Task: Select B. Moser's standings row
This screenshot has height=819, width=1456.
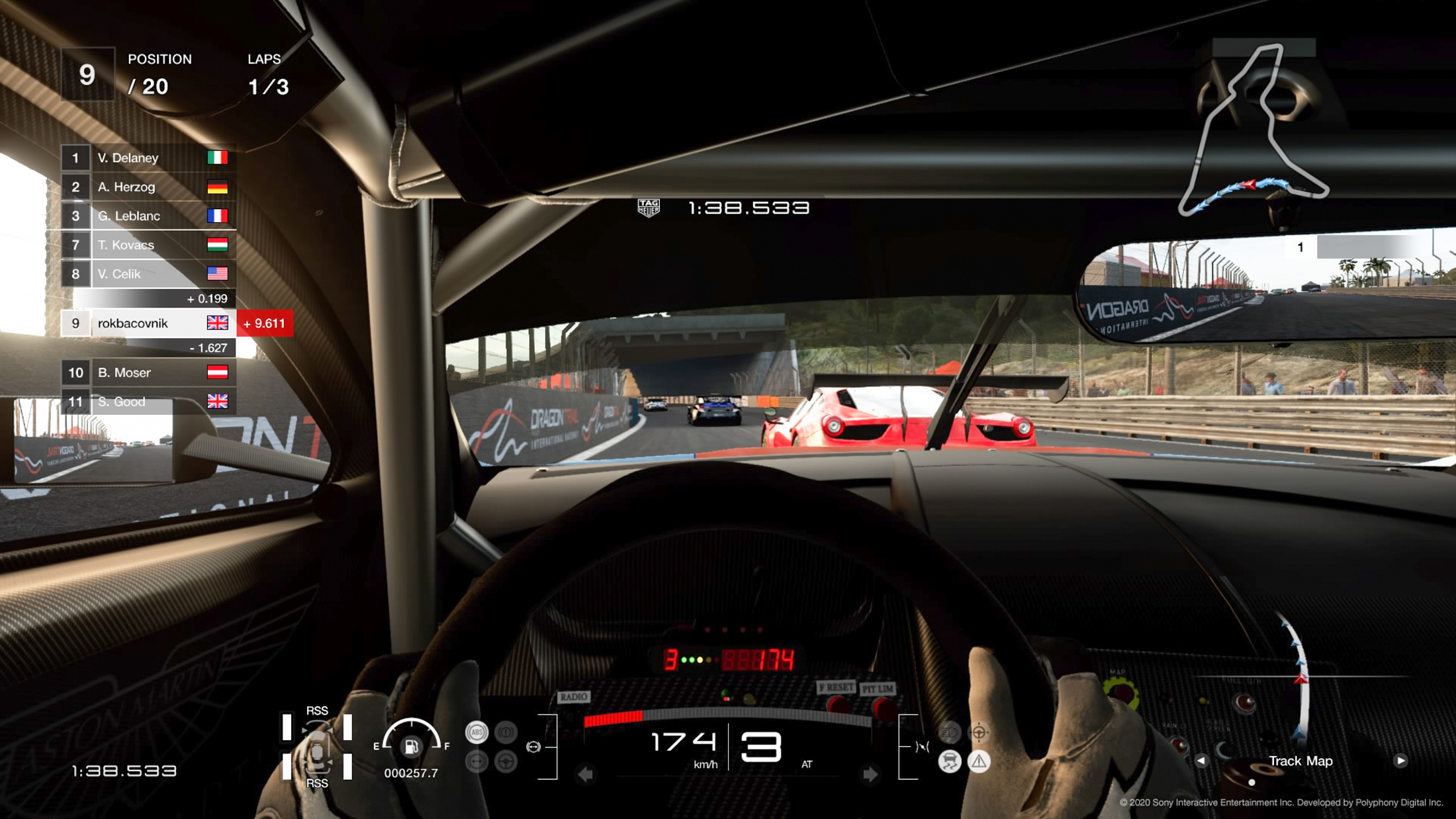Action: (147, 372)
